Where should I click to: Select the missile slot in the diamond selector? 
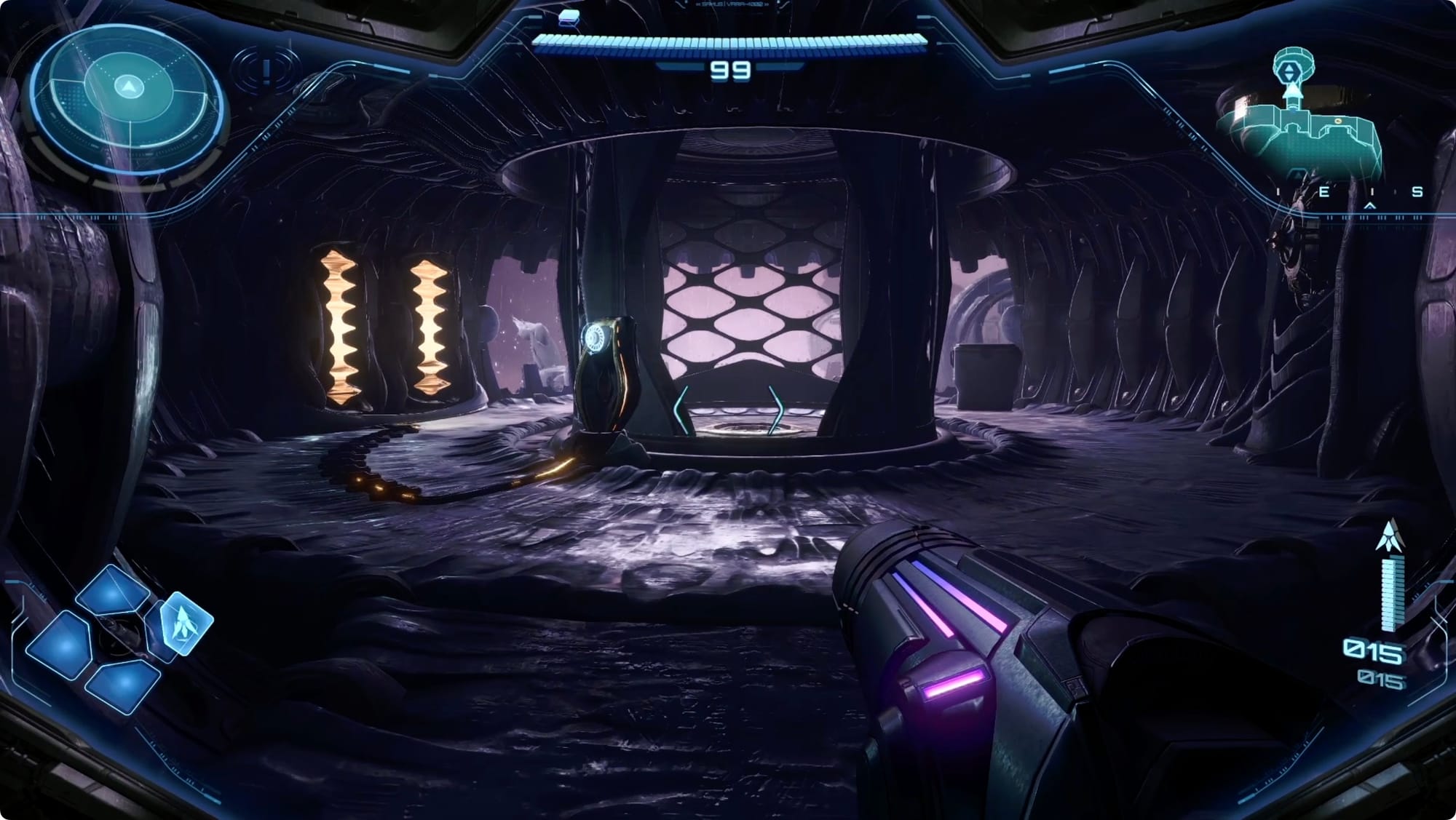(184, 624)
